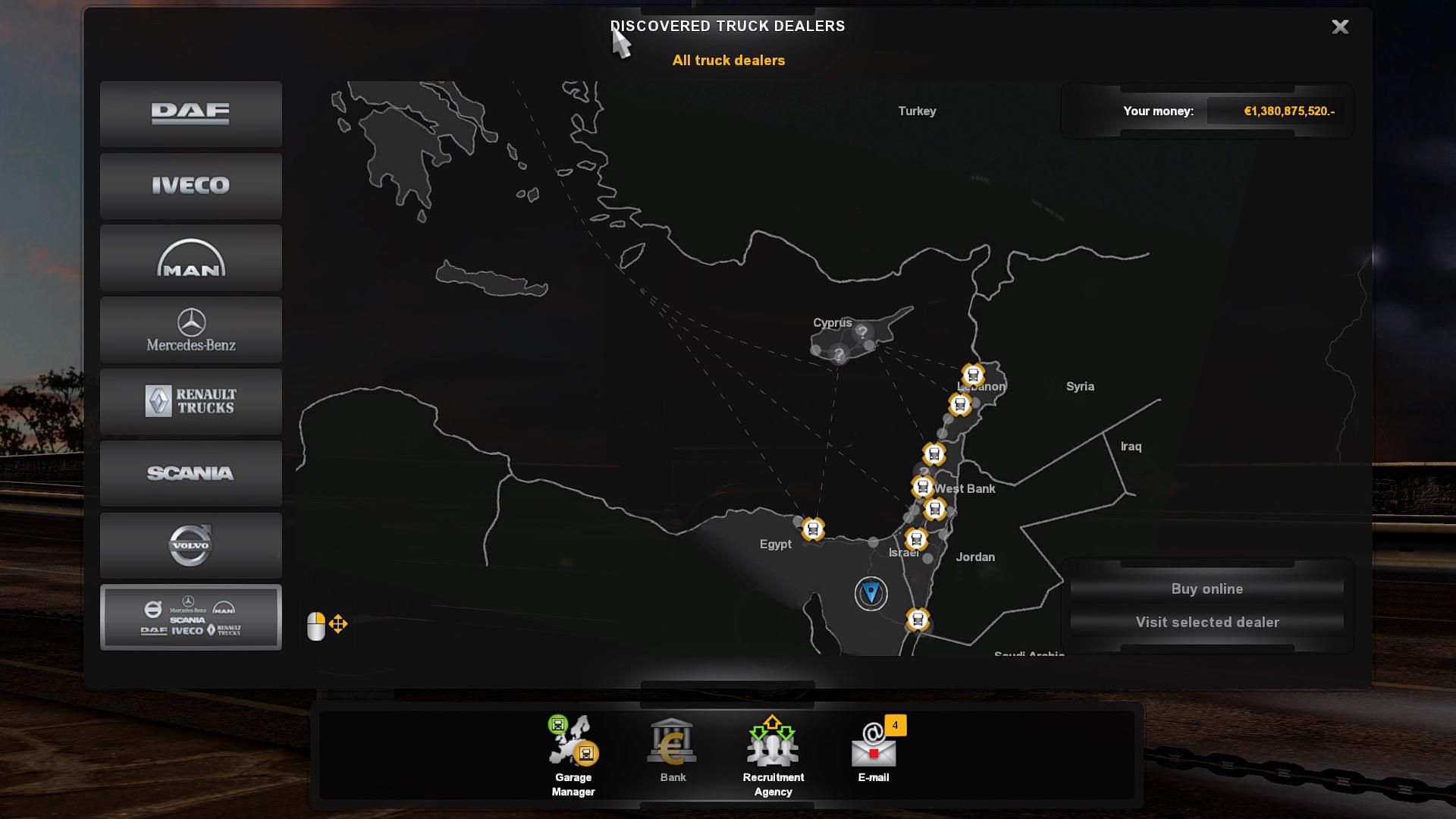This screenshot has height=819, width=1456.
Task: Toggle the DAF dealer filter
Action: (190, 114)
